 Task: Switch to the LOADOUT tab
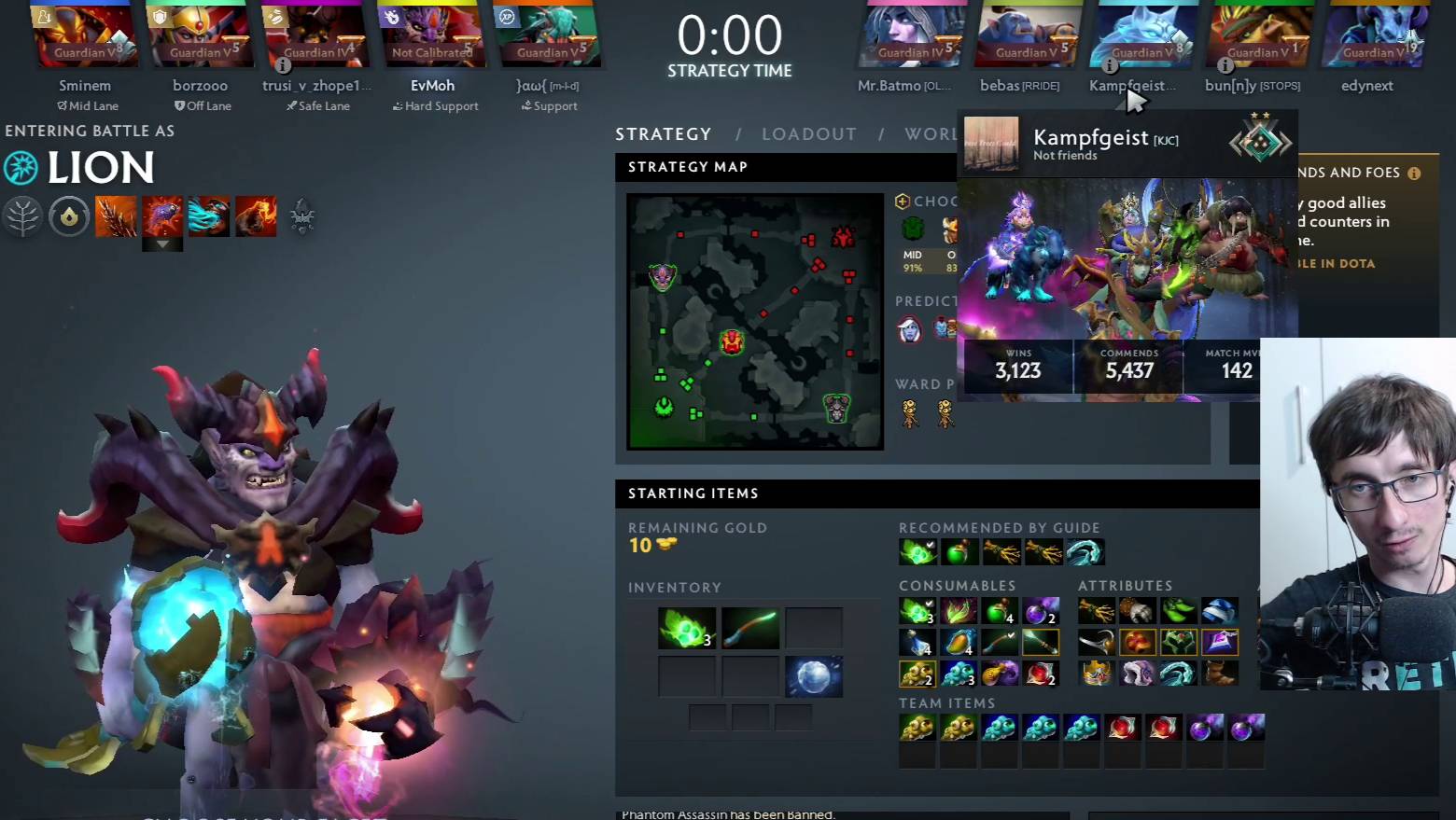808,133
